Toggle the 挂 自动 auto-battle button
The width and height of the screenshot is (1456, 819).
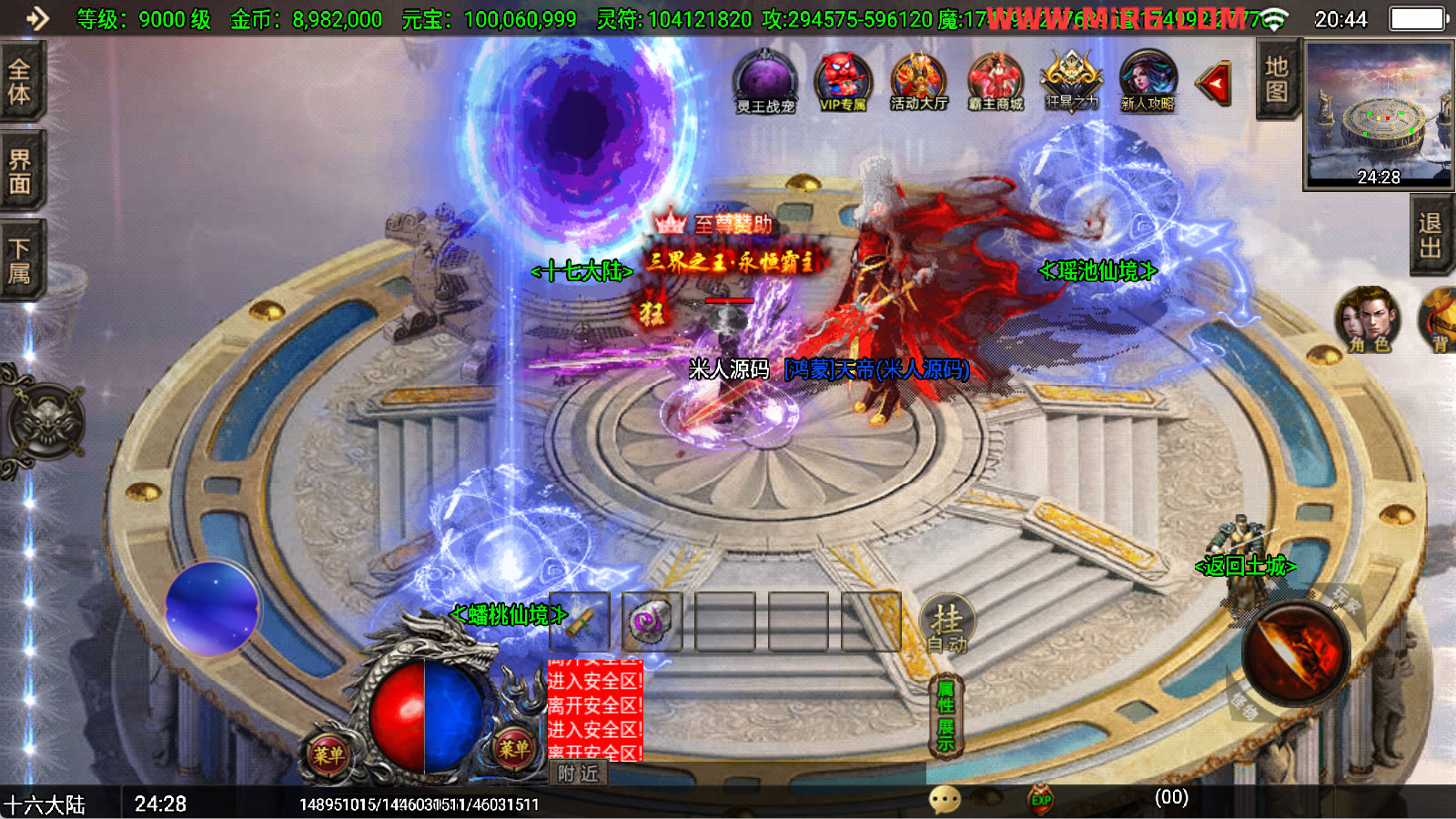pos(947,625)
